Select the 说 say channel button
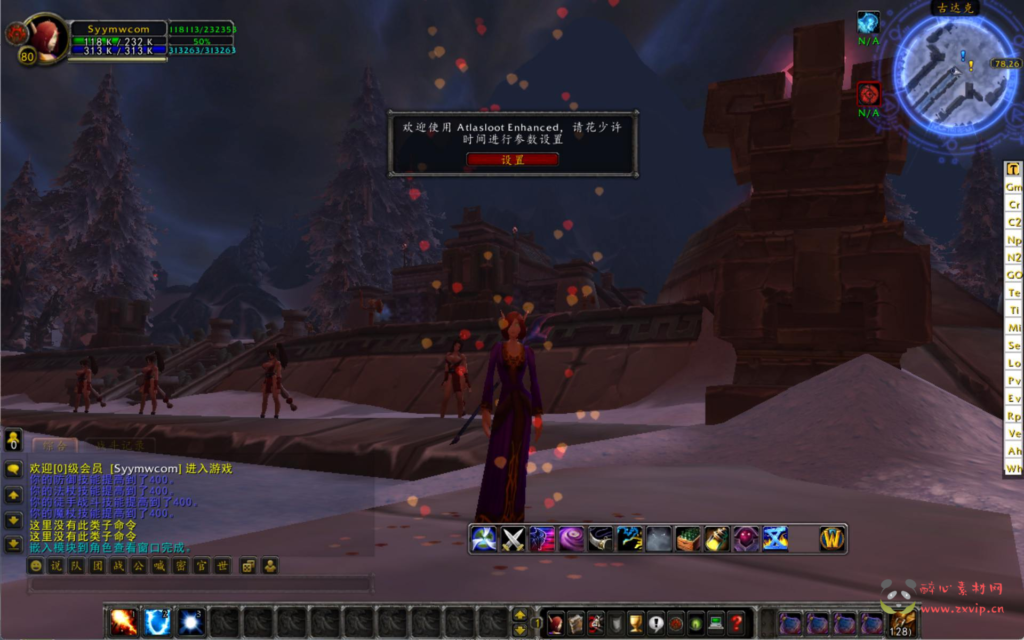 click(x=56, y=566)
